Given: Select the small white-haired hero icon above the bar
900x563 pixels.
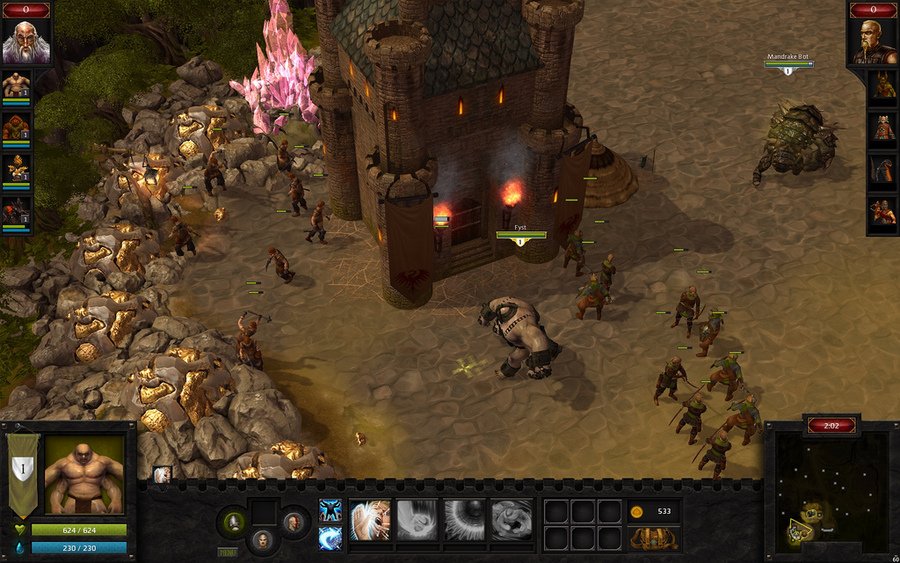Looking at the screenshot, I should [x=162, y=475].
